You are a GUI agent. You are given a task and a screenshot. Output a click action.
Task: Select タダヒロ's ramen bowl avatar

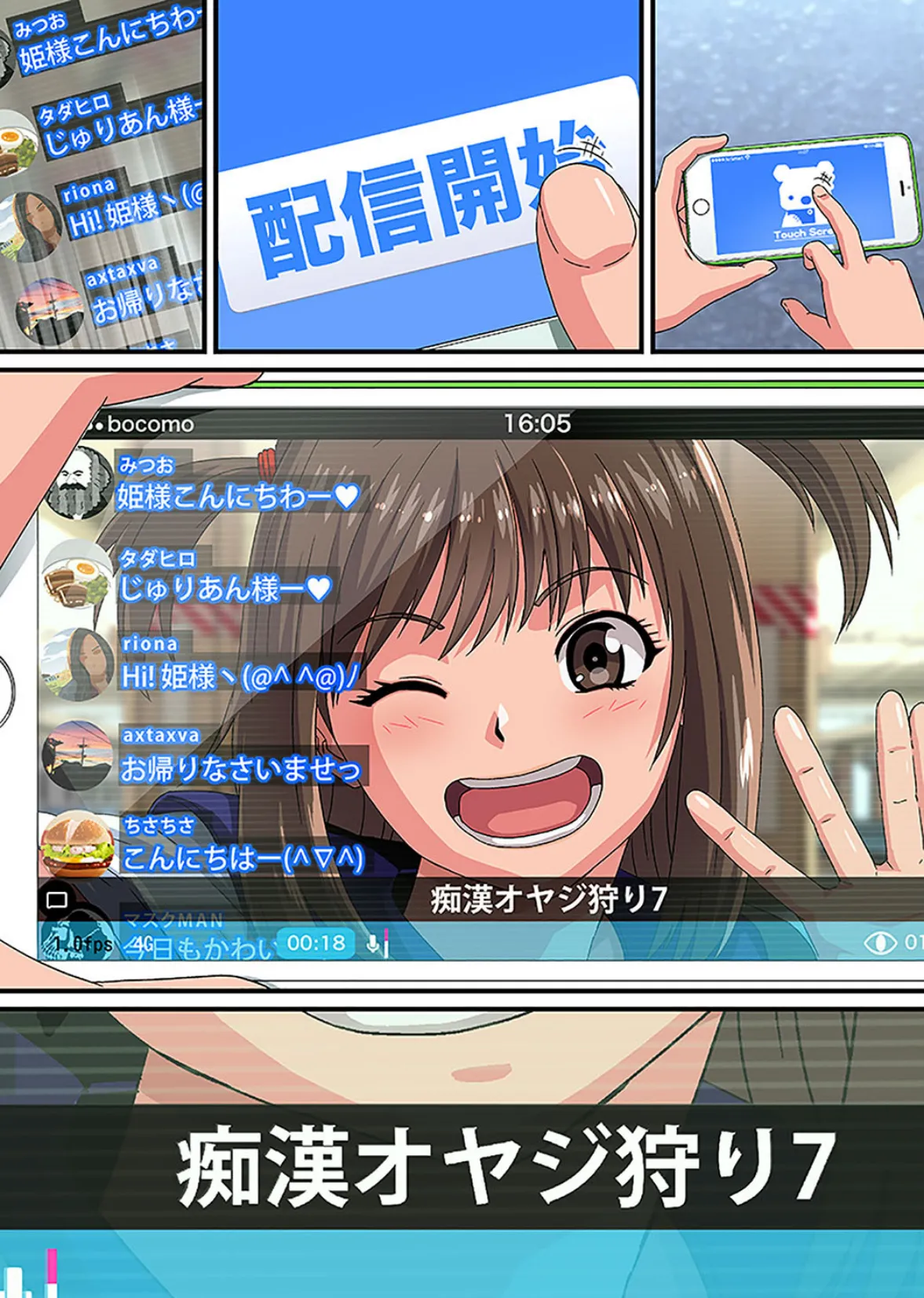77,575
